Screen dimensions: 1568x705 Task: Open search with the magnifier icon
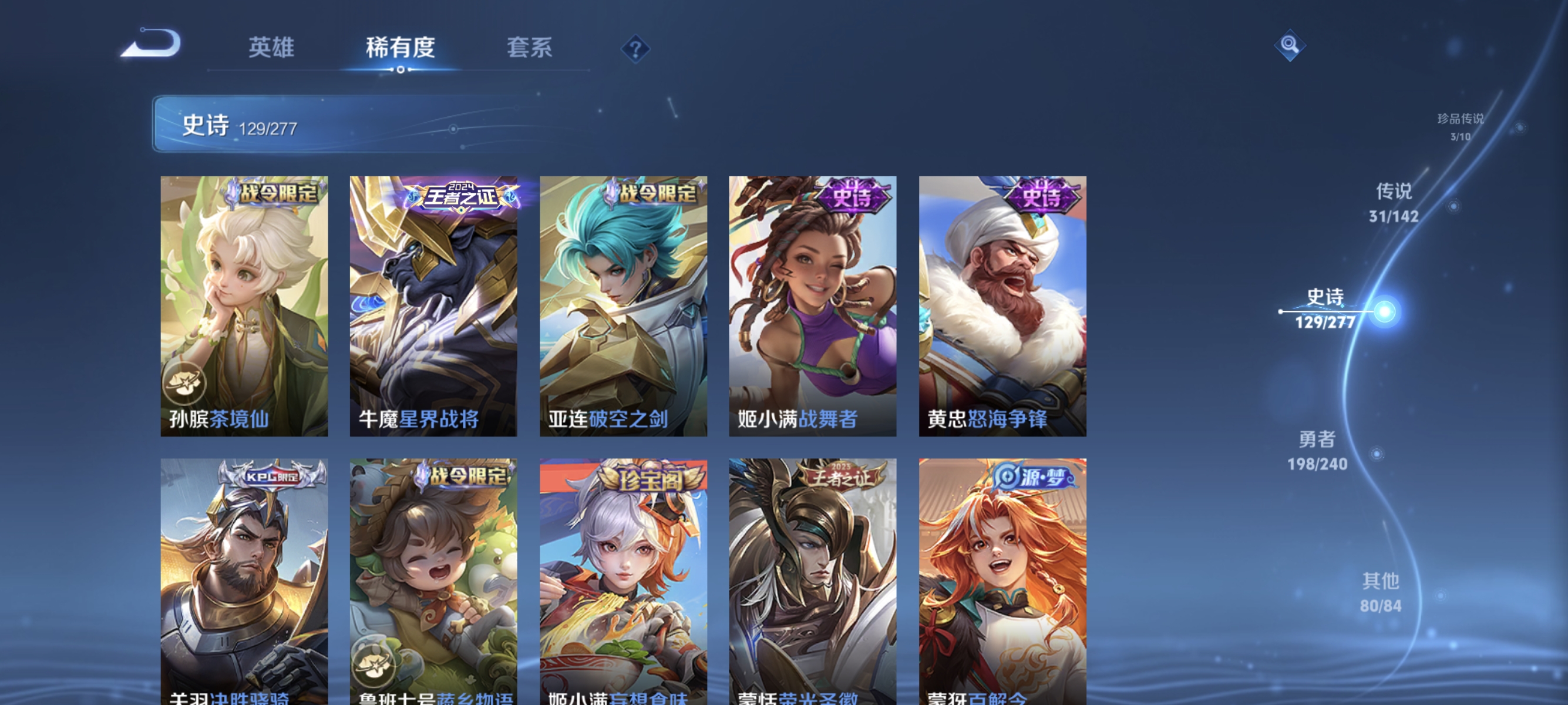tap(1290, 45)
